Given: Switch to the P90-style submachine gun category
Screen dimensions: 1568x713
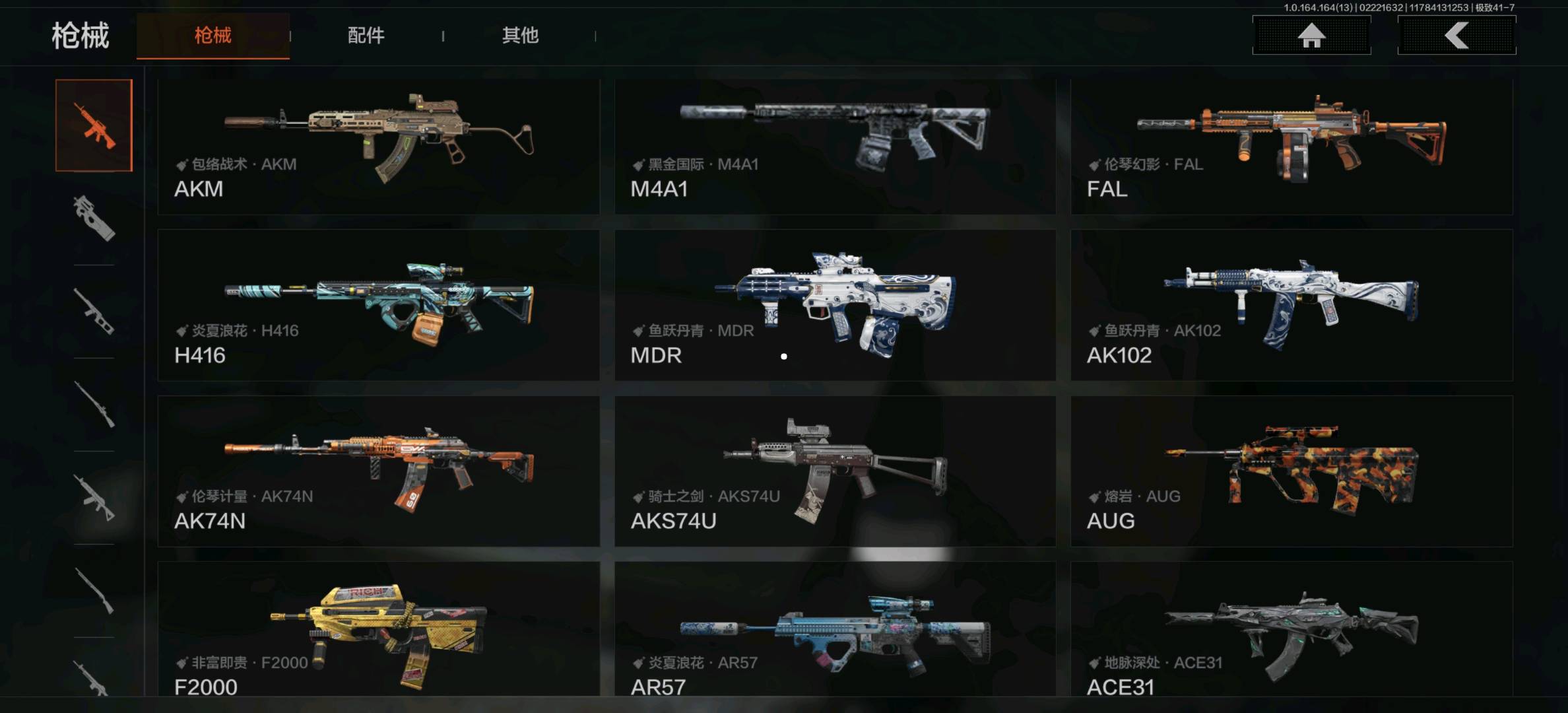Looking at the screenshot, I should coord(94,219).
